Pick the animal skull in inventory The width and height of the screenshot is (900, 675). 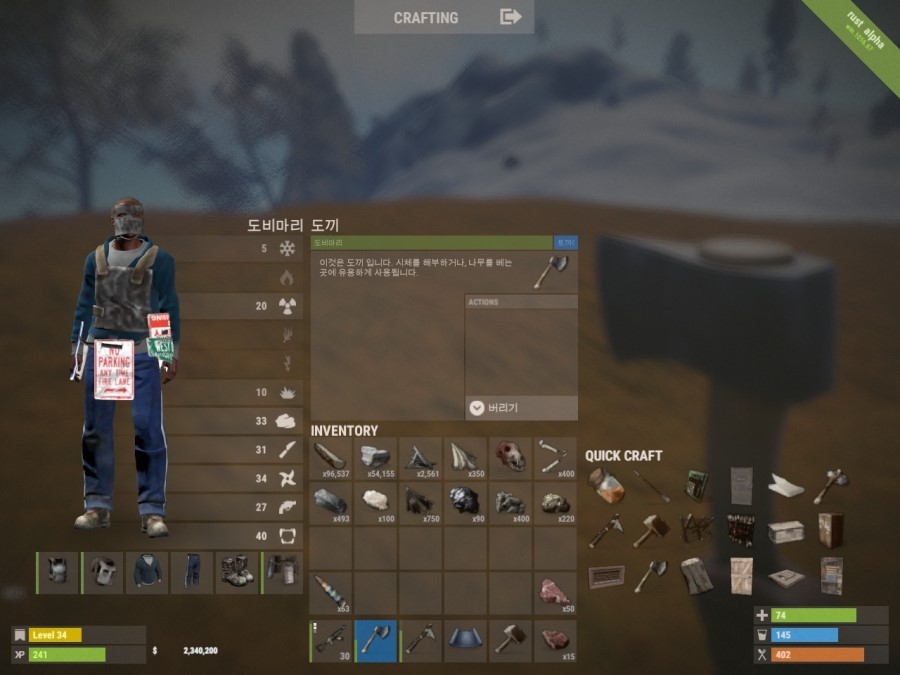pos(511,458)
